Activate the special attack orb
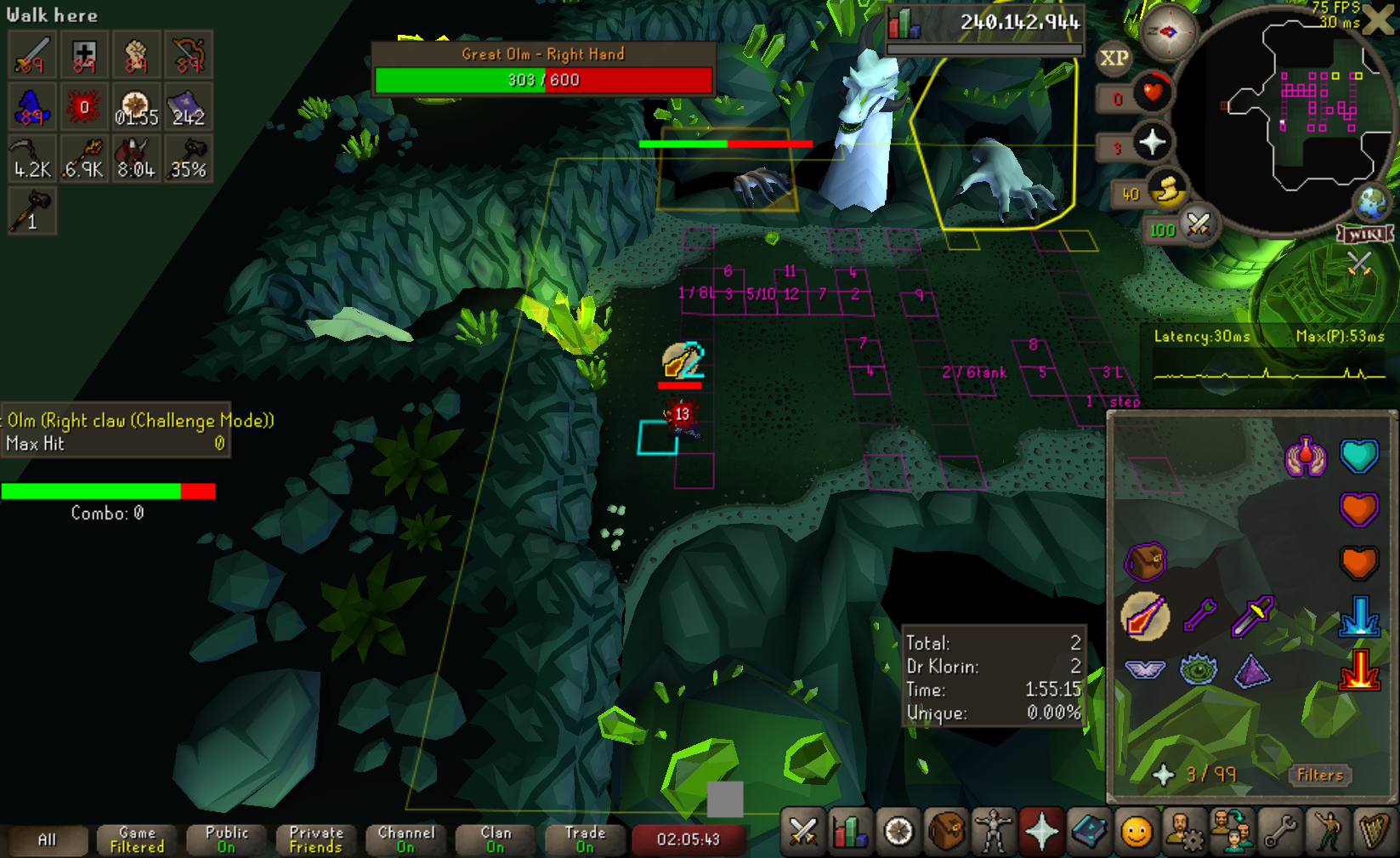Screen dimensions: 1400x858 pos(1198,225)
